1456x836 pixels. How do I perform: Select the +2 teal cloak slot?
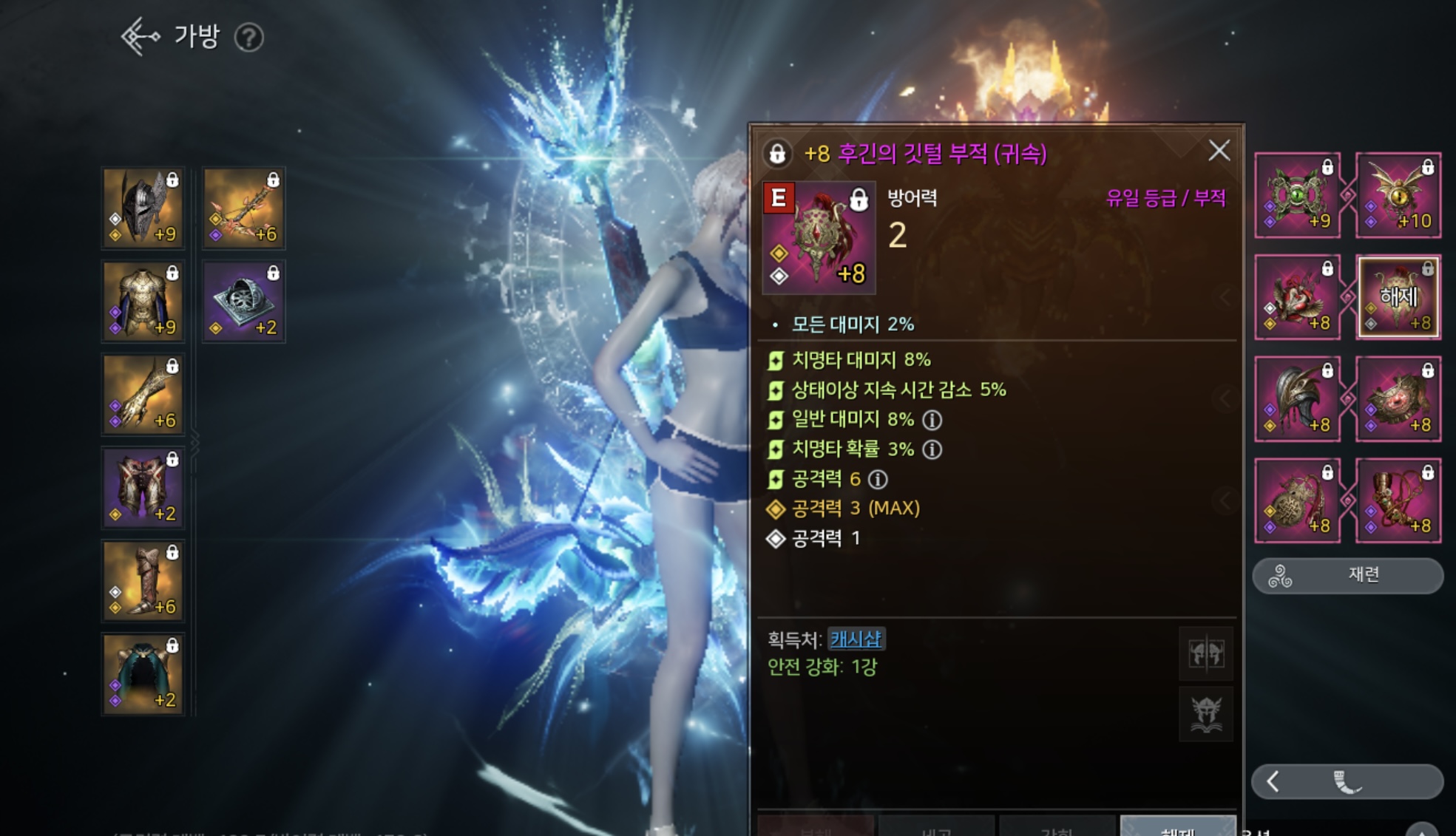pos(143,673)
